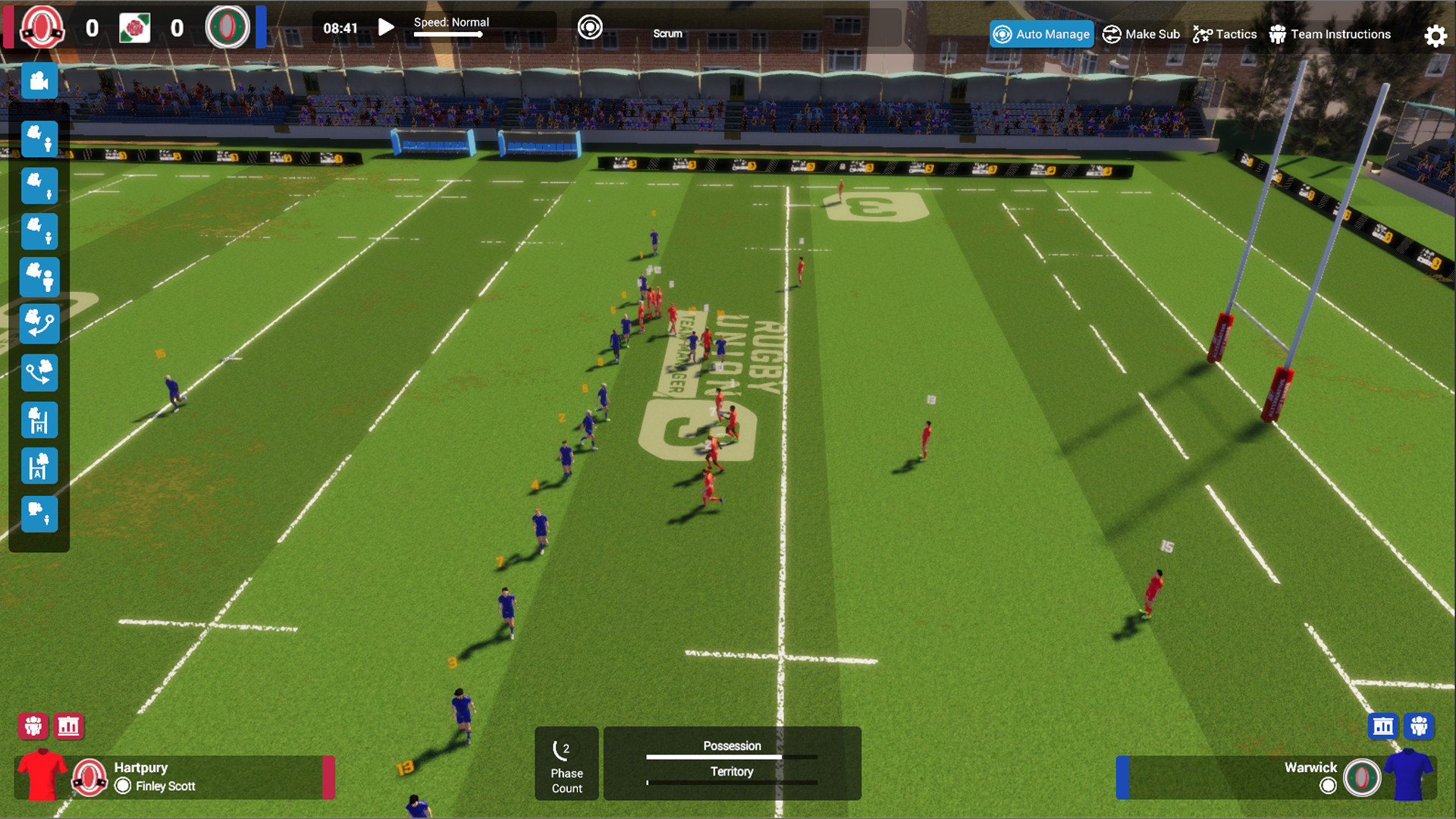
Task: Click the Warwick team name panel
Action: 1311,767
